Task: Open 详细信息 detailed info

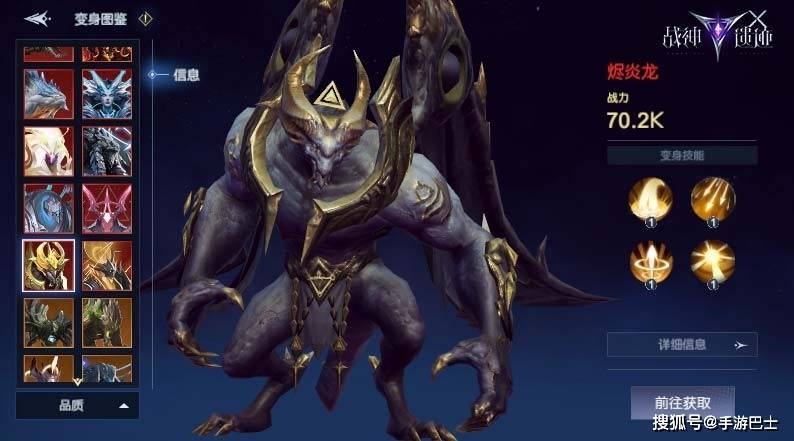Action: 682,345
